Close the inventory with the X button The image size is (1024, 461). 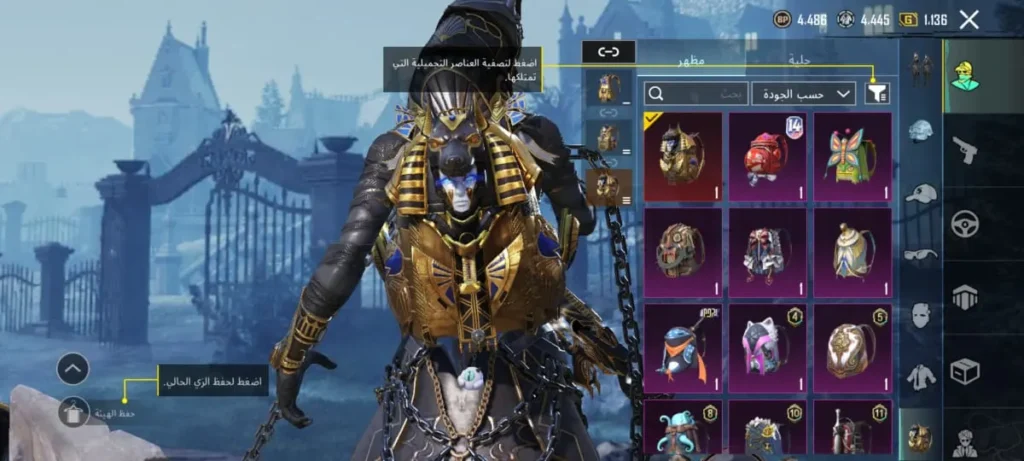[x=968, y=19]
